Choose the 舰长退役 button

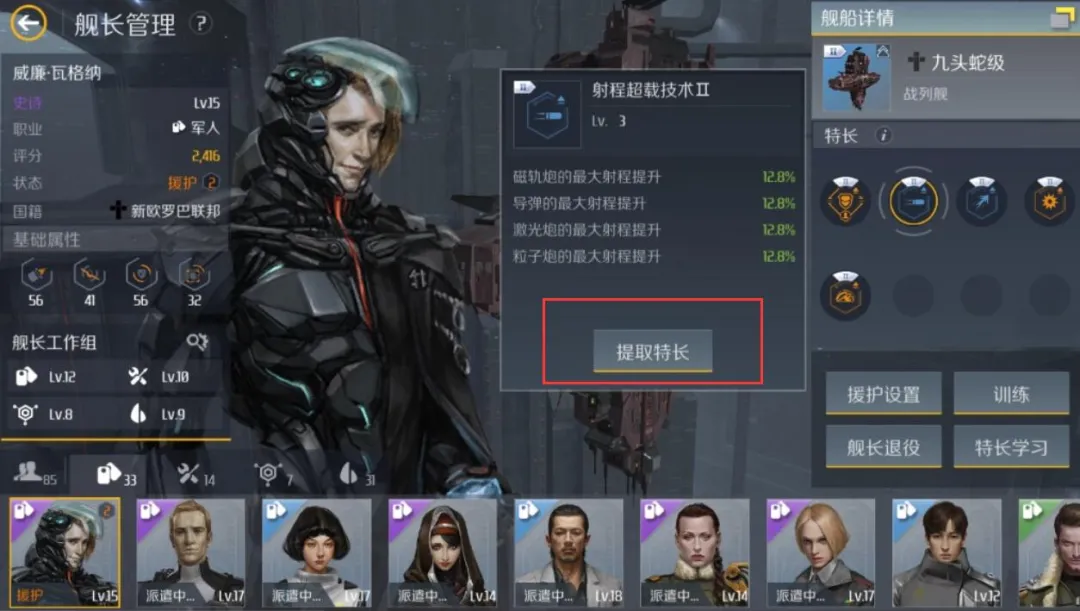883,447
